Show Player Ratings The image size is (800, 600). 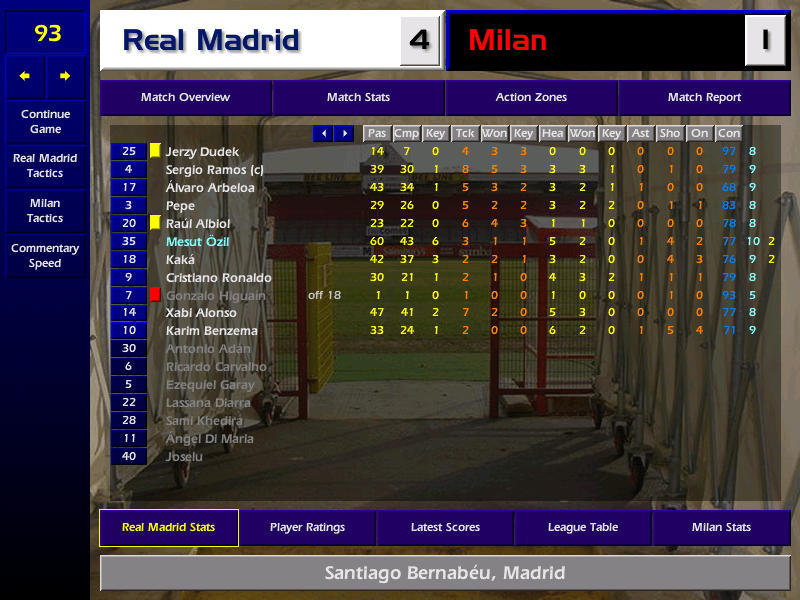[x=307, y=528]
